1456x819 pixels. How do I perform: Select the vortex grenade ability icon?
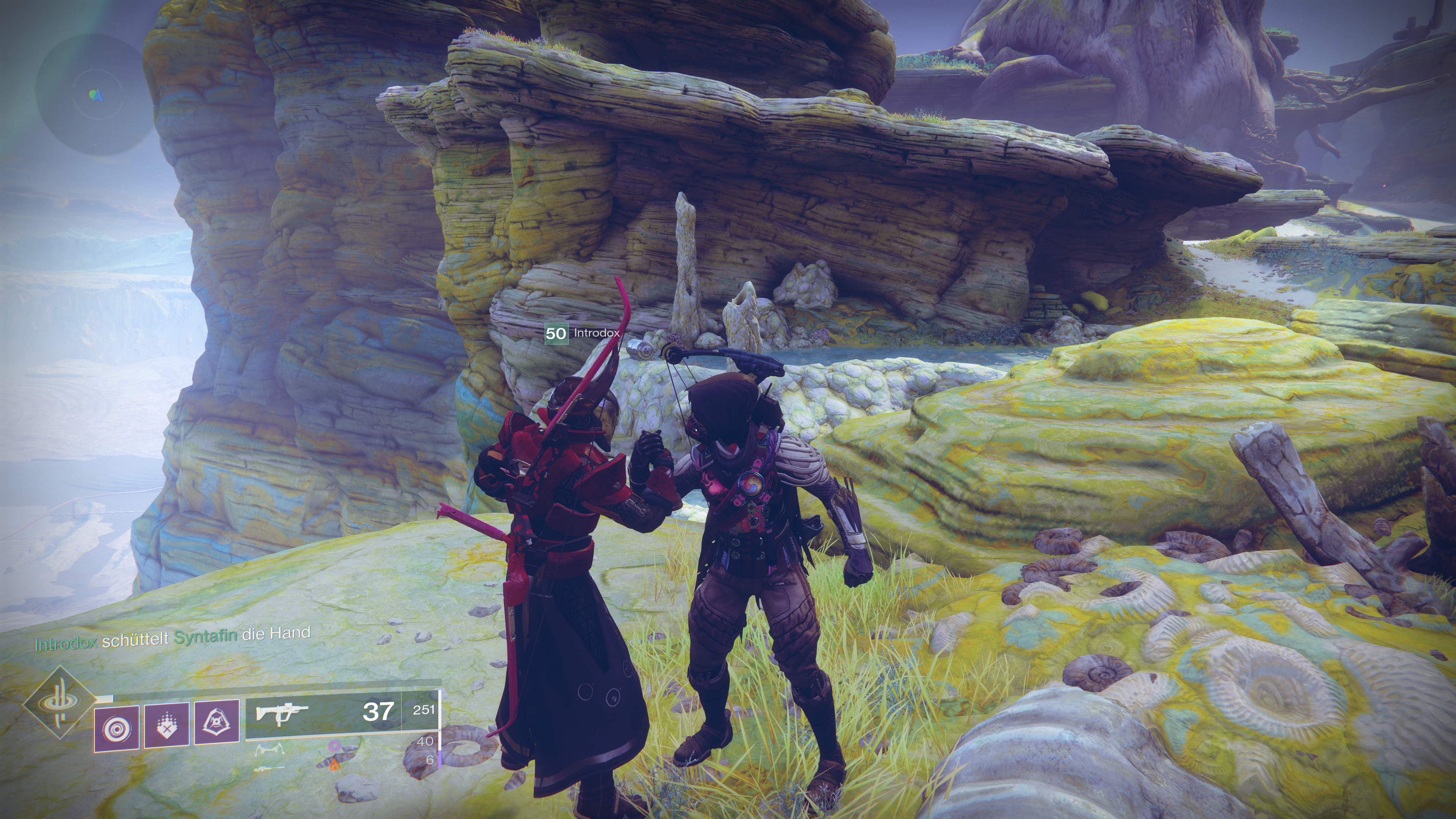[116, 726]
